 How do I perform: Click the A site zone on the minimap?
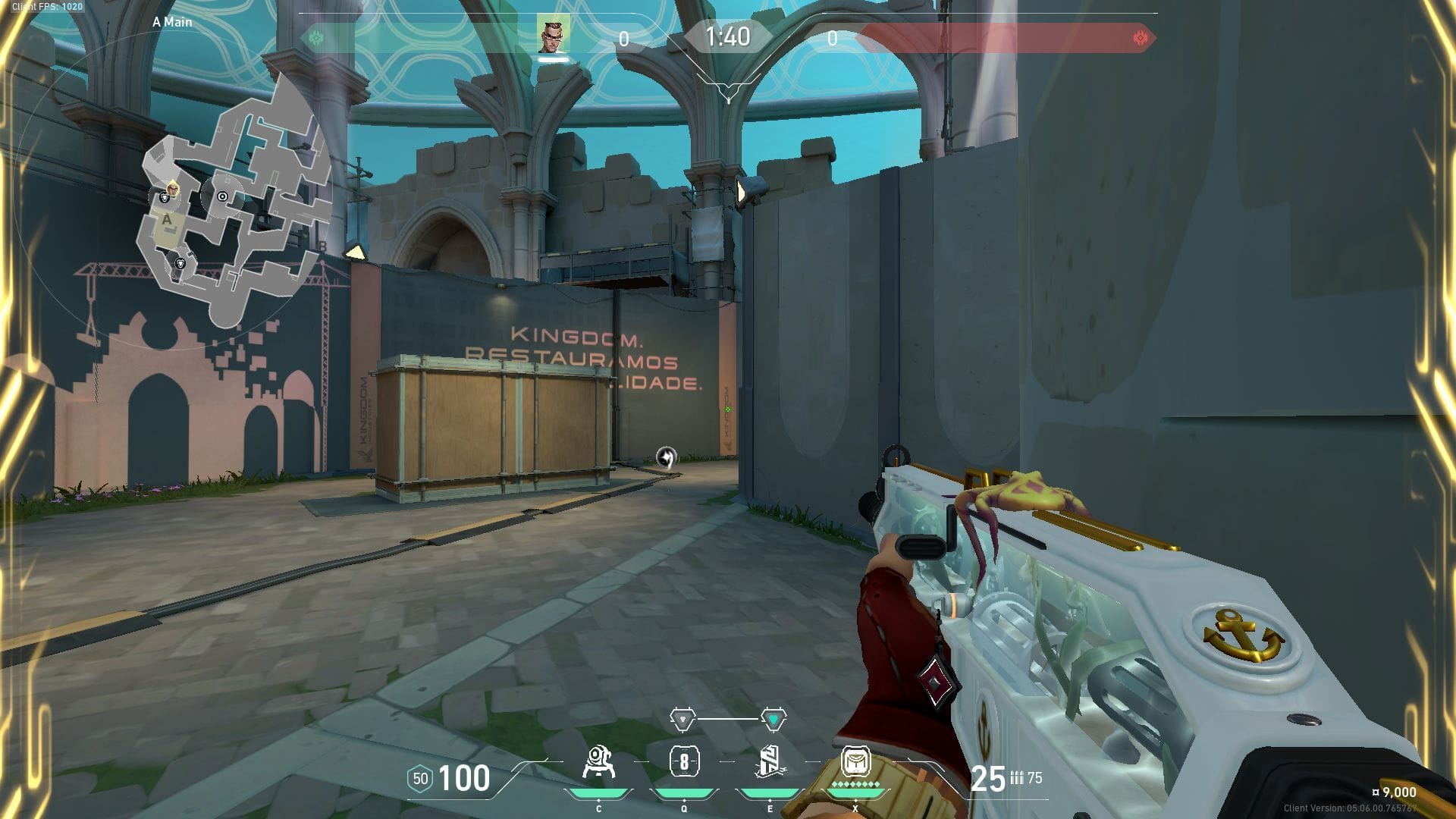tap(168, 221)
